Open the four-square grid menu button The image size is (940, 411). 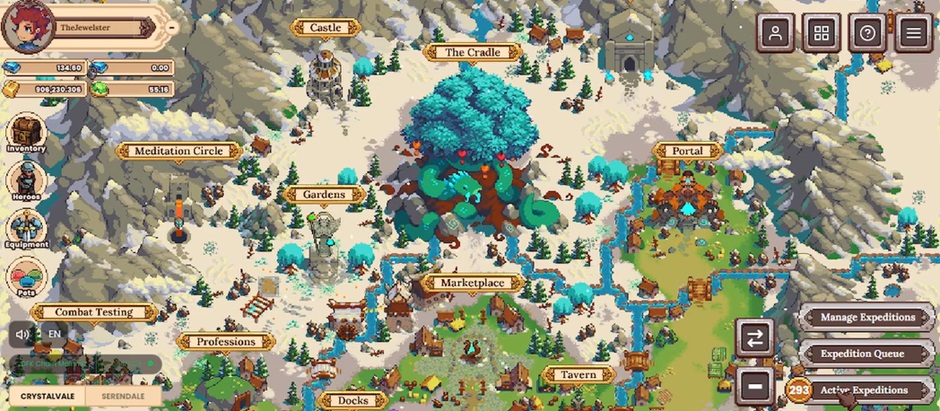click(x=821, y=33)
